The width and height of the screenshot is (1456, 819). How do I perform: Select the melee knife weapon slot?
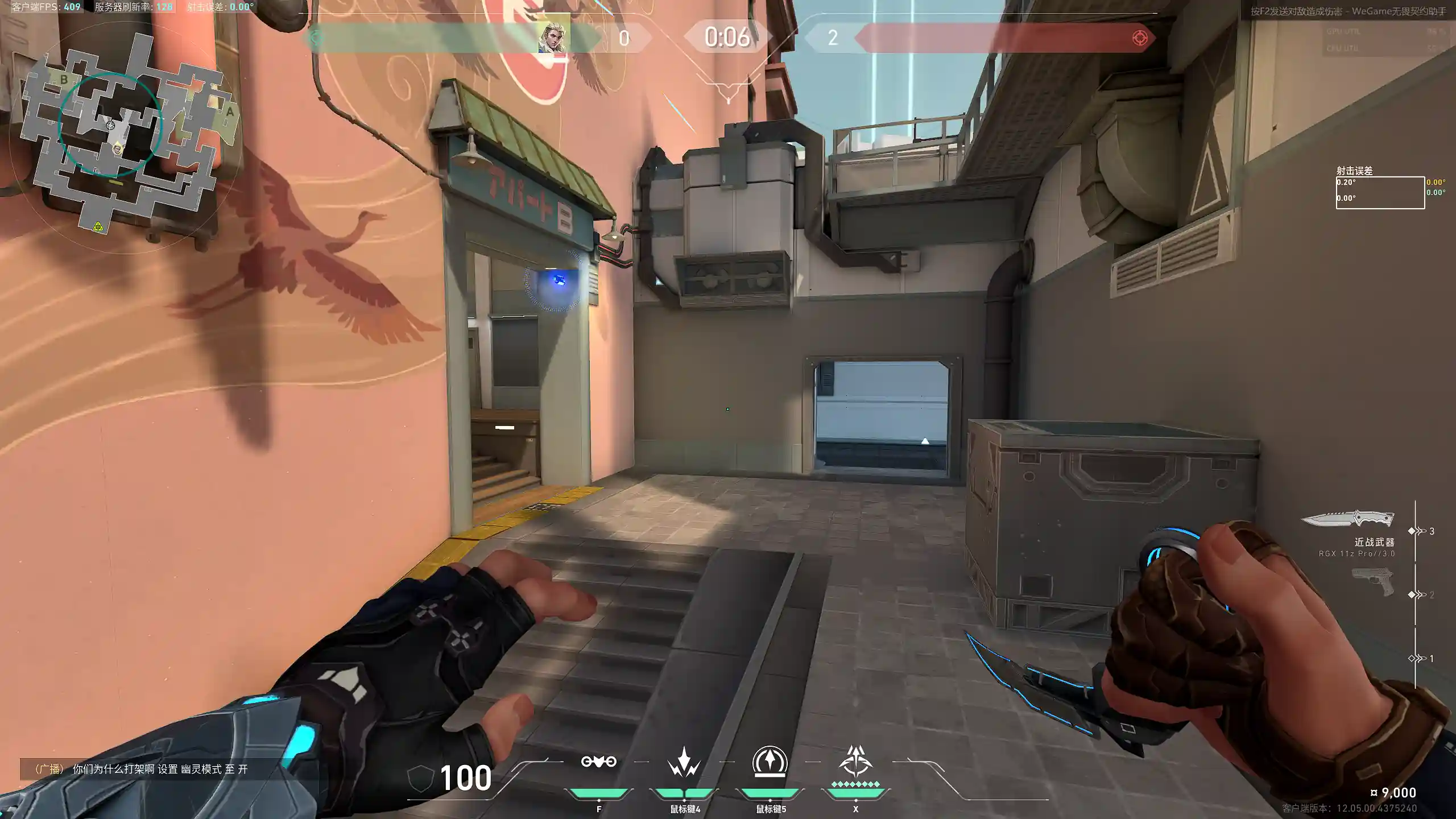pyautogui.click(x=1347, y=519)
